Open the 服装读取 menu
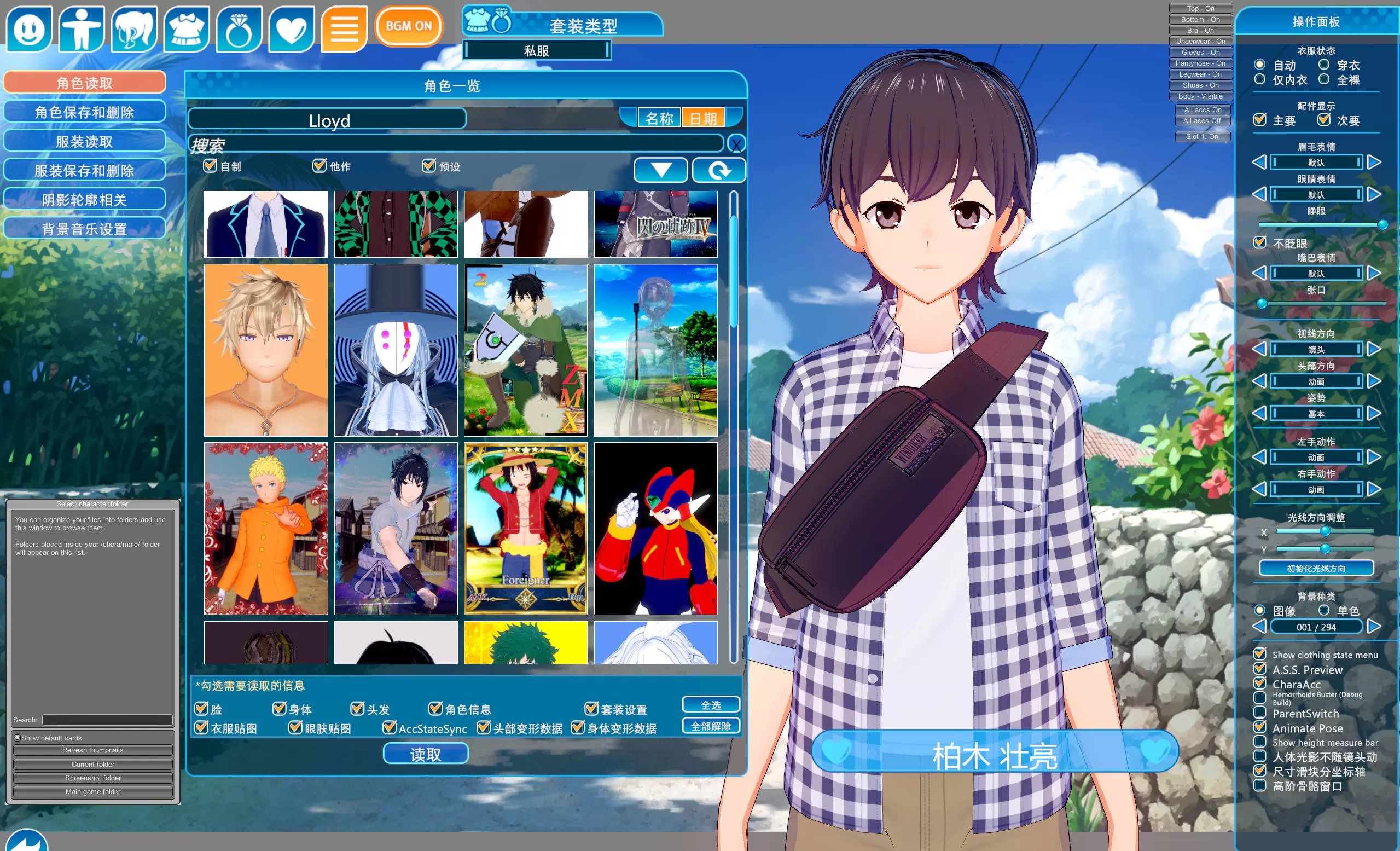Viewport: 1400px width, 851px height. [85, 142]
